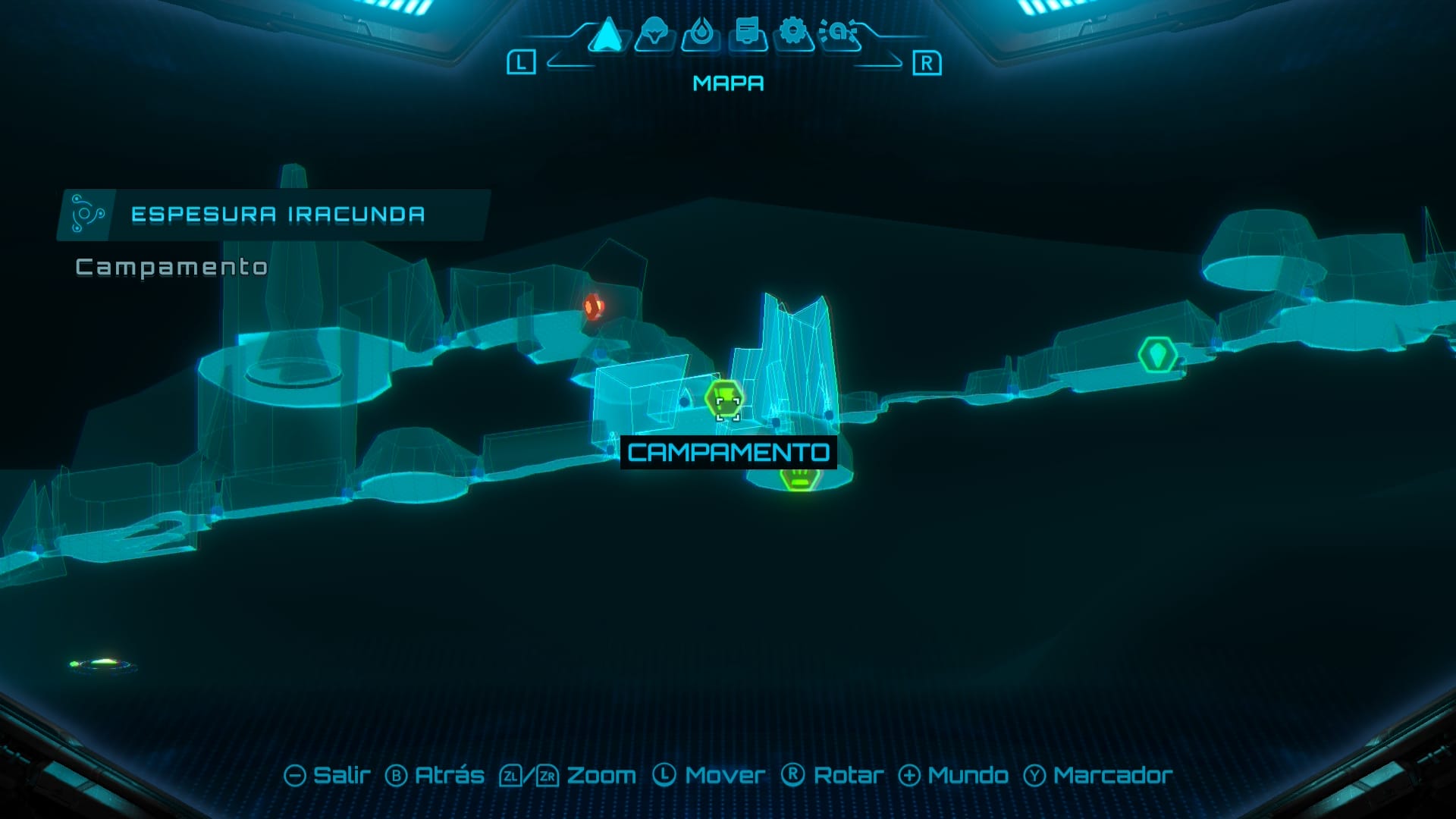Click the Espesura Iracunda region emblem icon

click(86, 213)
